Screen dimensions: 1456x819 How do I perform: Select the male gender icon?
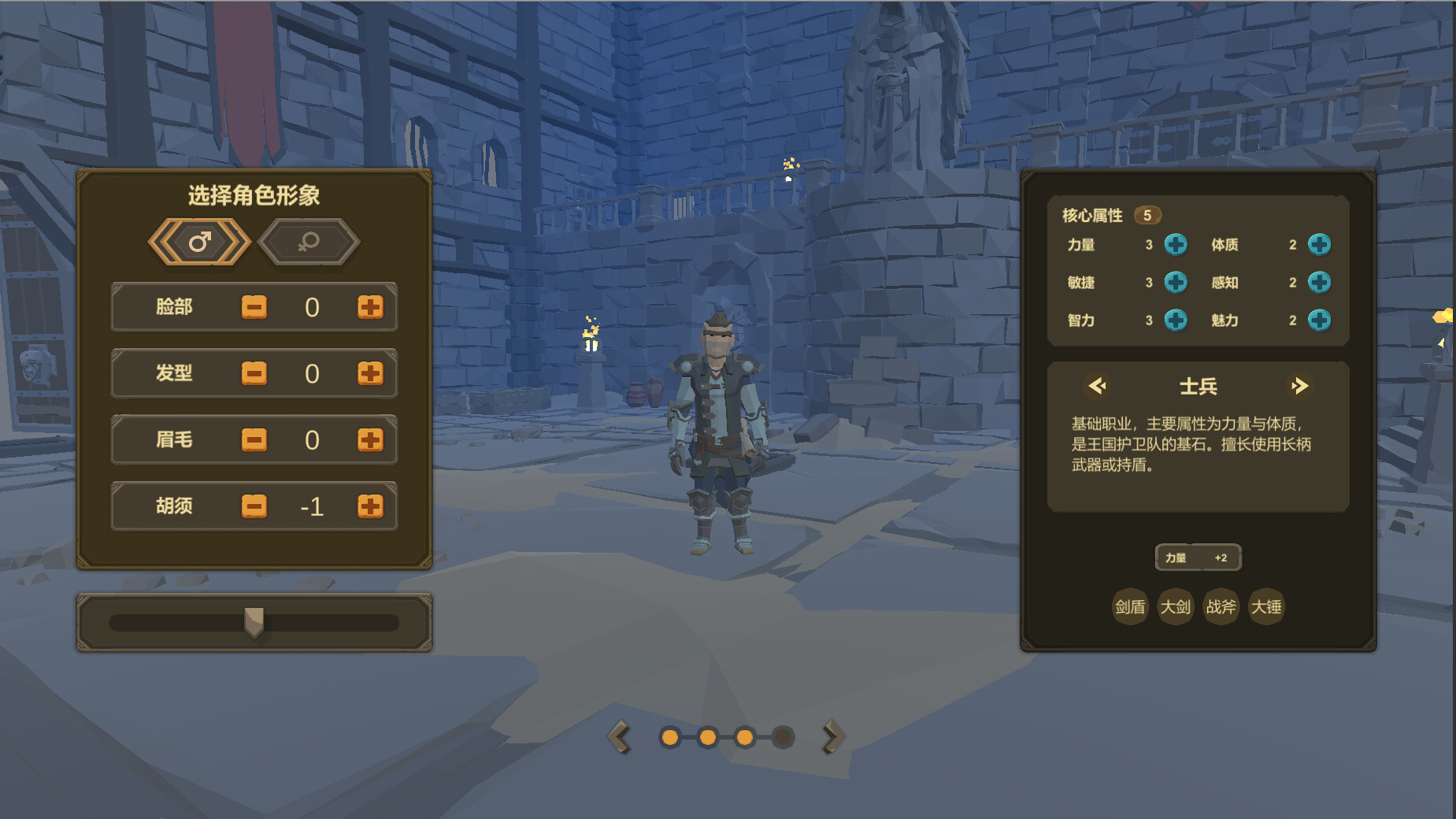[x=199, y=243]
